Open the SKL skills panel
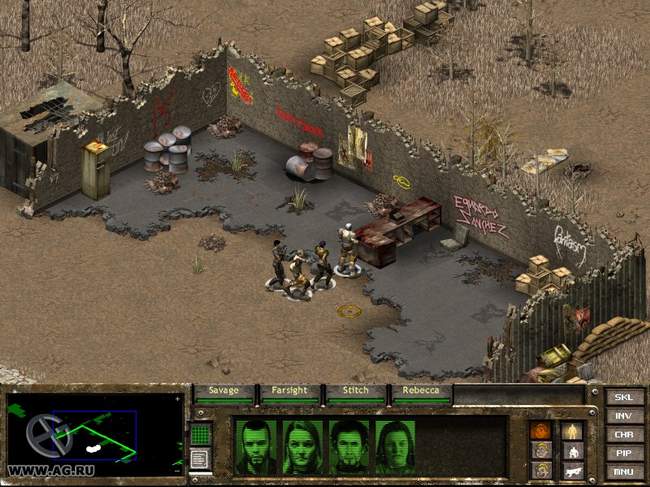This screenshot has height=487, width=650. (623, 397)
